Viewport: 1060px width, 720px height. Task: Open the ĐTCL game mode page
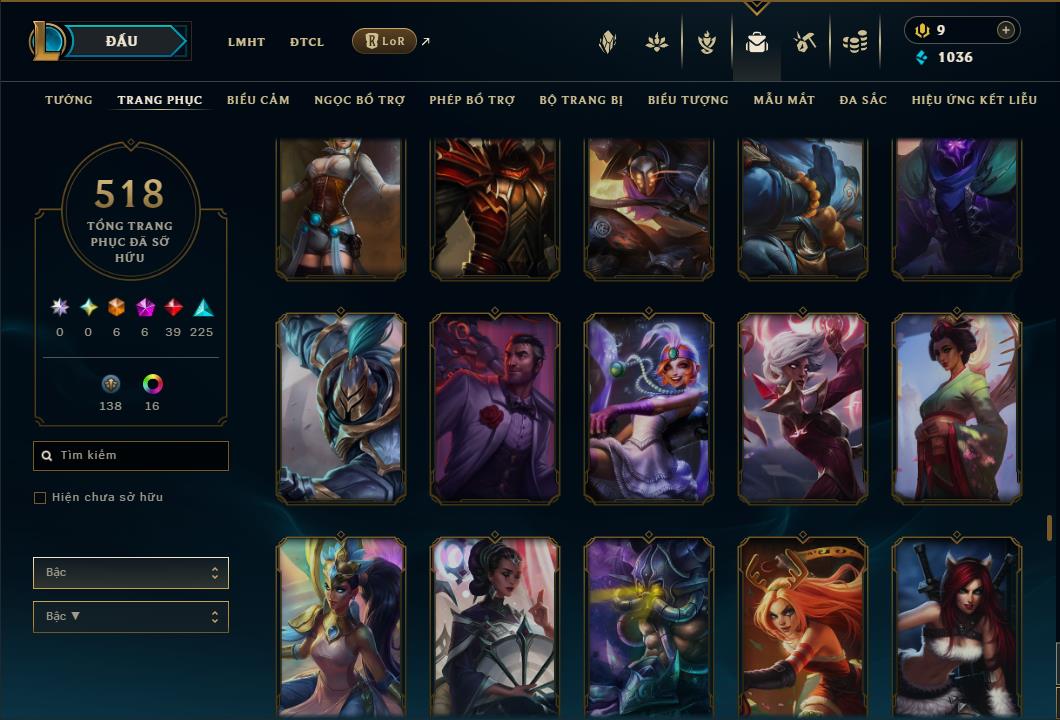click(x=307, y=42)
